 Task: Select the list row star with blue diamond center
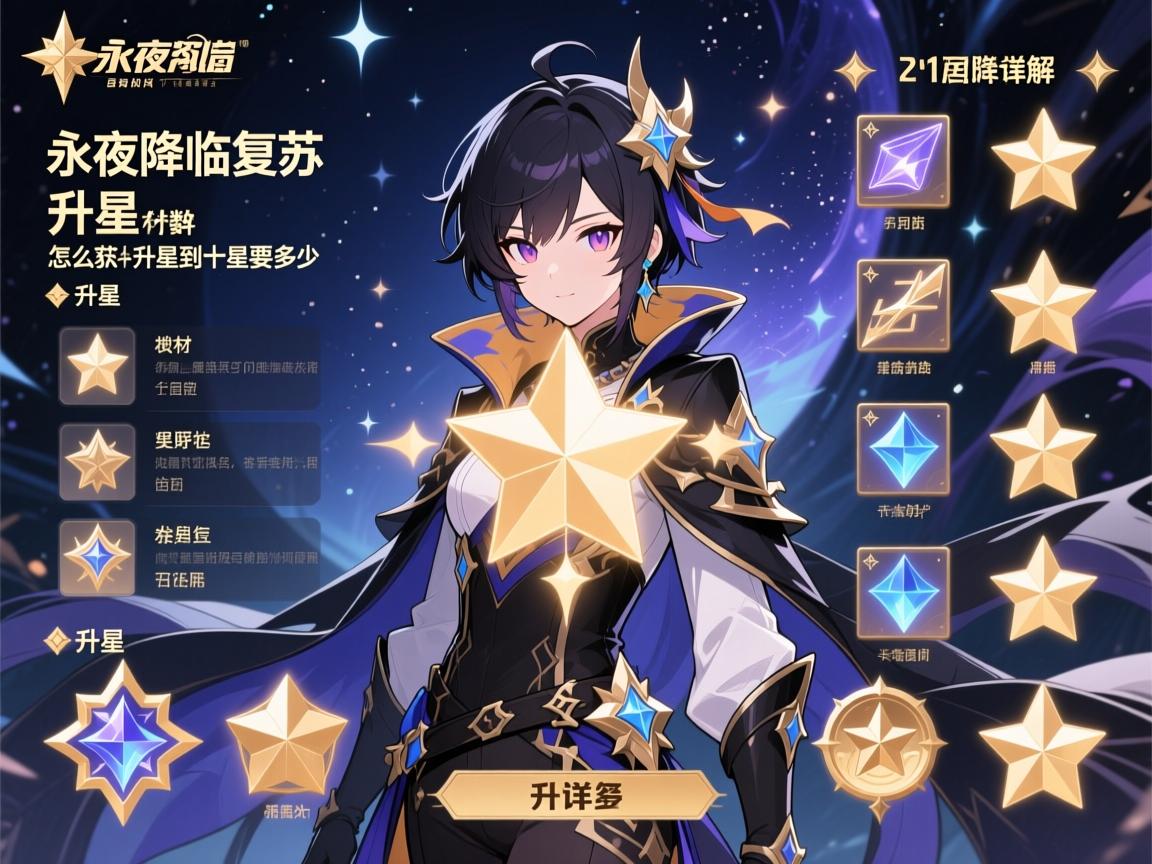[97, 555]
